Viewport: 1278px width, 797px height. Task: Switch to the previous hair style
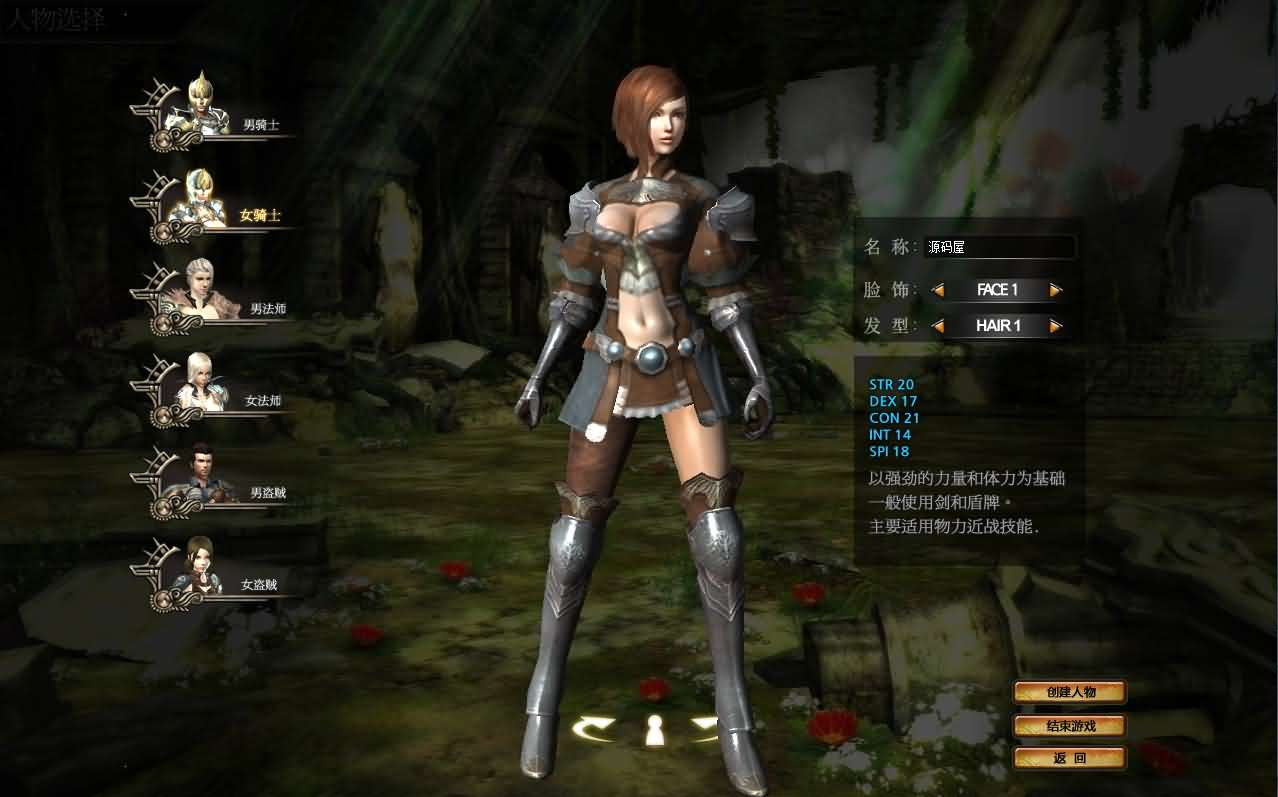coord(938,326)
